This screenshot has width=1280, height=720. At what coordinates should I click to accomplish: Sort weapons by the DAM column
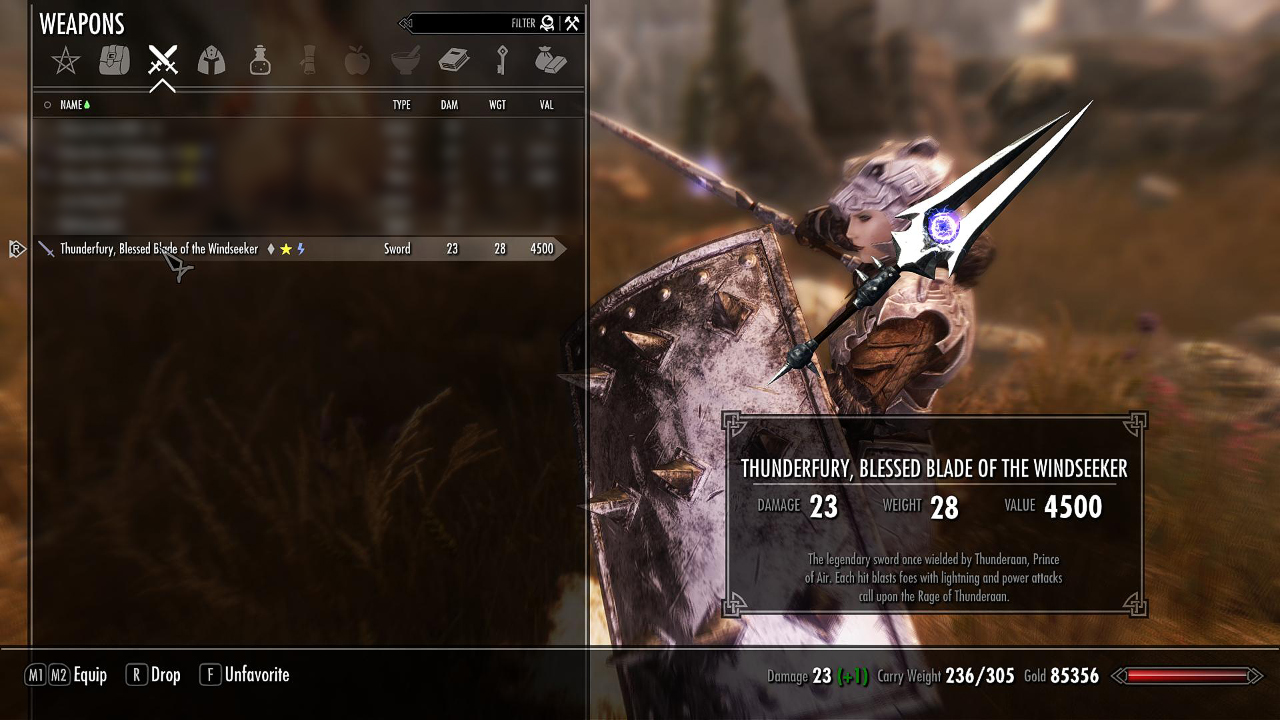[449, 105]
